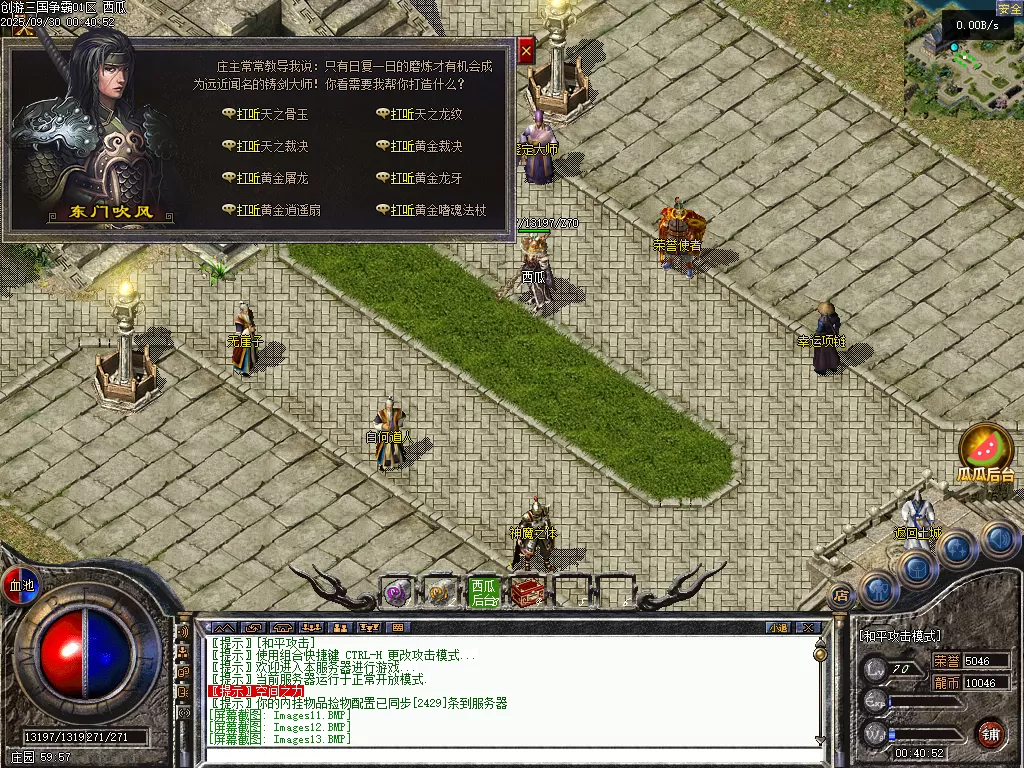This screenshot has height=768, width=1024.
Task: Ask about 天之裁决 in the dialogue
Action: [272, 147]
